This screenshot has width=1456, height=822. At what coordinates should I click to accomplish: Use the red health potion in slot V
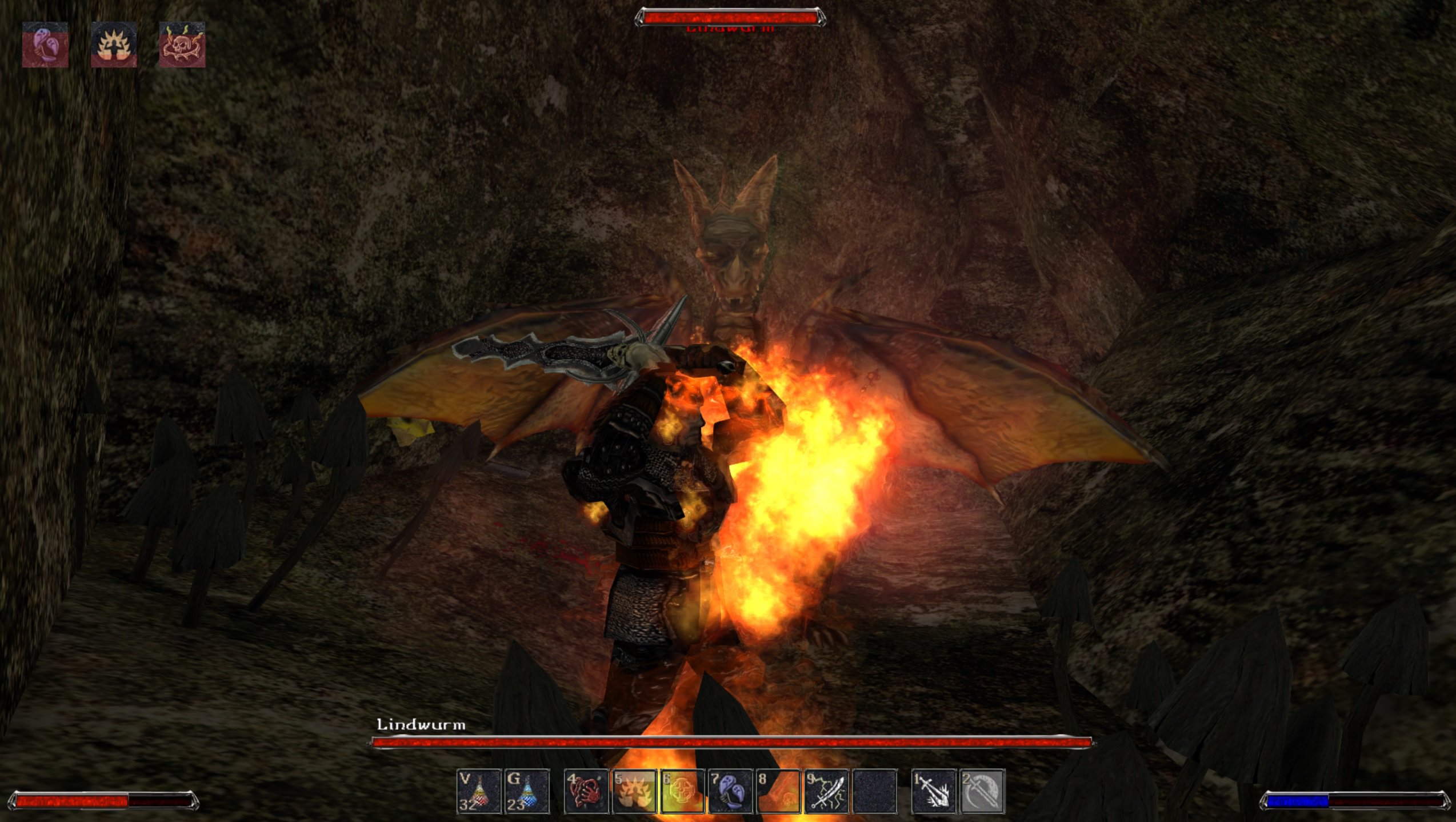pyautogui.click(x=479, y=791)
